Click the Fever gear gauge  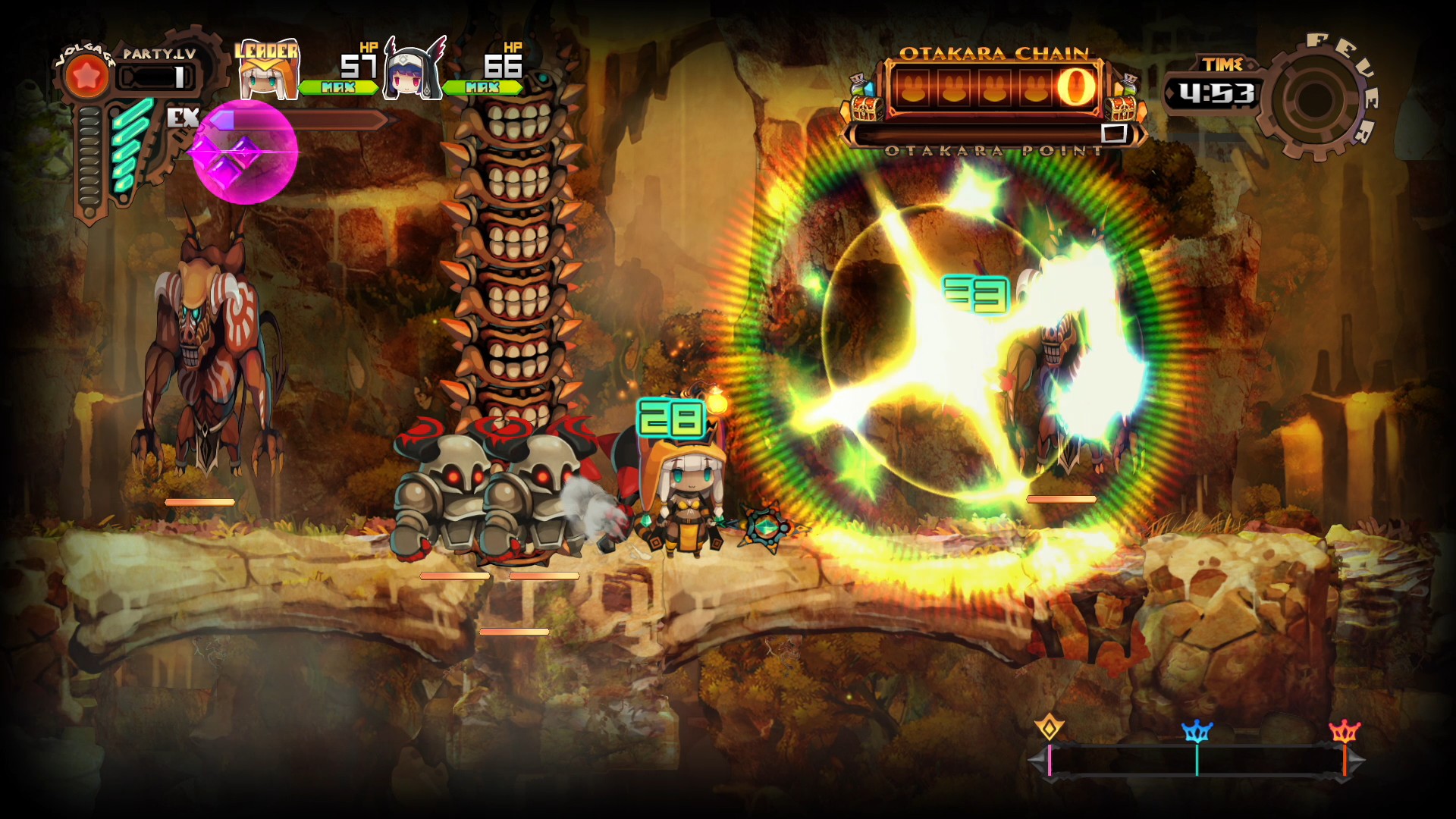pyautogui.click(x=1316, y=98)
